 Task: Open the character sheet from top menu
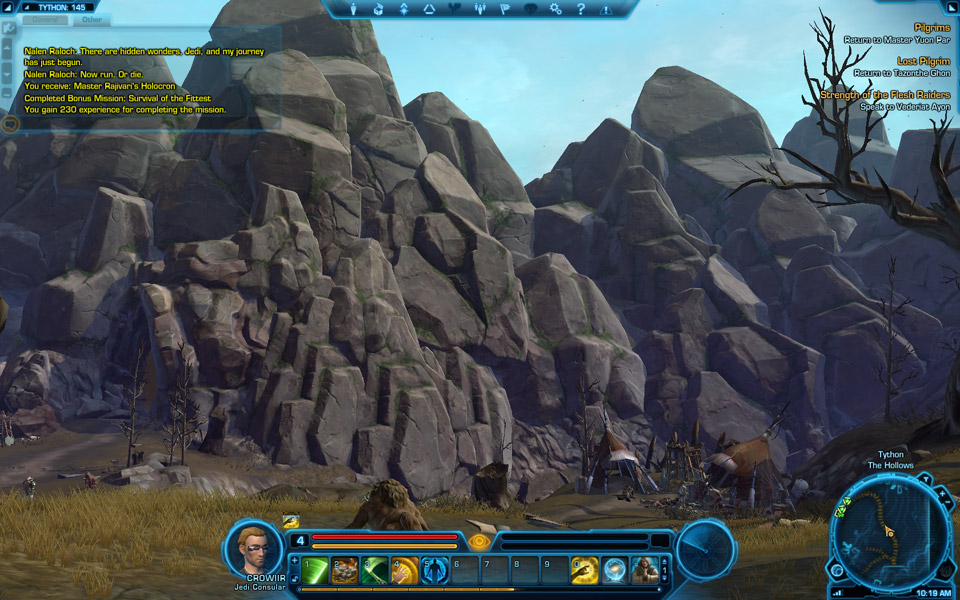(355, 9)
